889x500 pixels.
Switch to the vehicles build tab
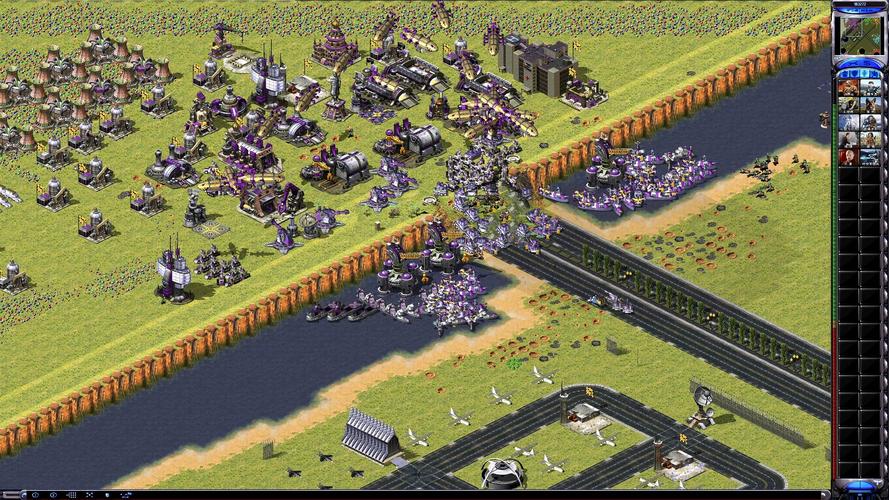click(x=874, y=74)
